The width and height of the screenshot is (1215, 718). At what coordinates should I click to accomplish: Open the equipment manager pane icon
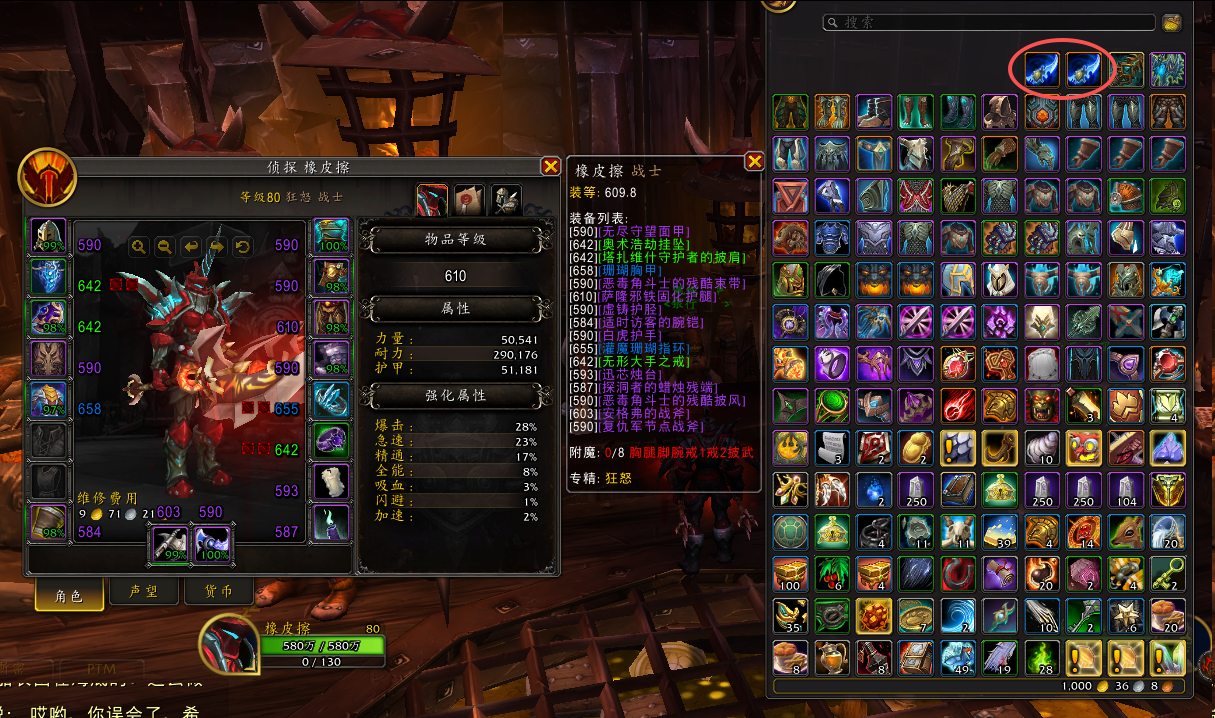505,200
